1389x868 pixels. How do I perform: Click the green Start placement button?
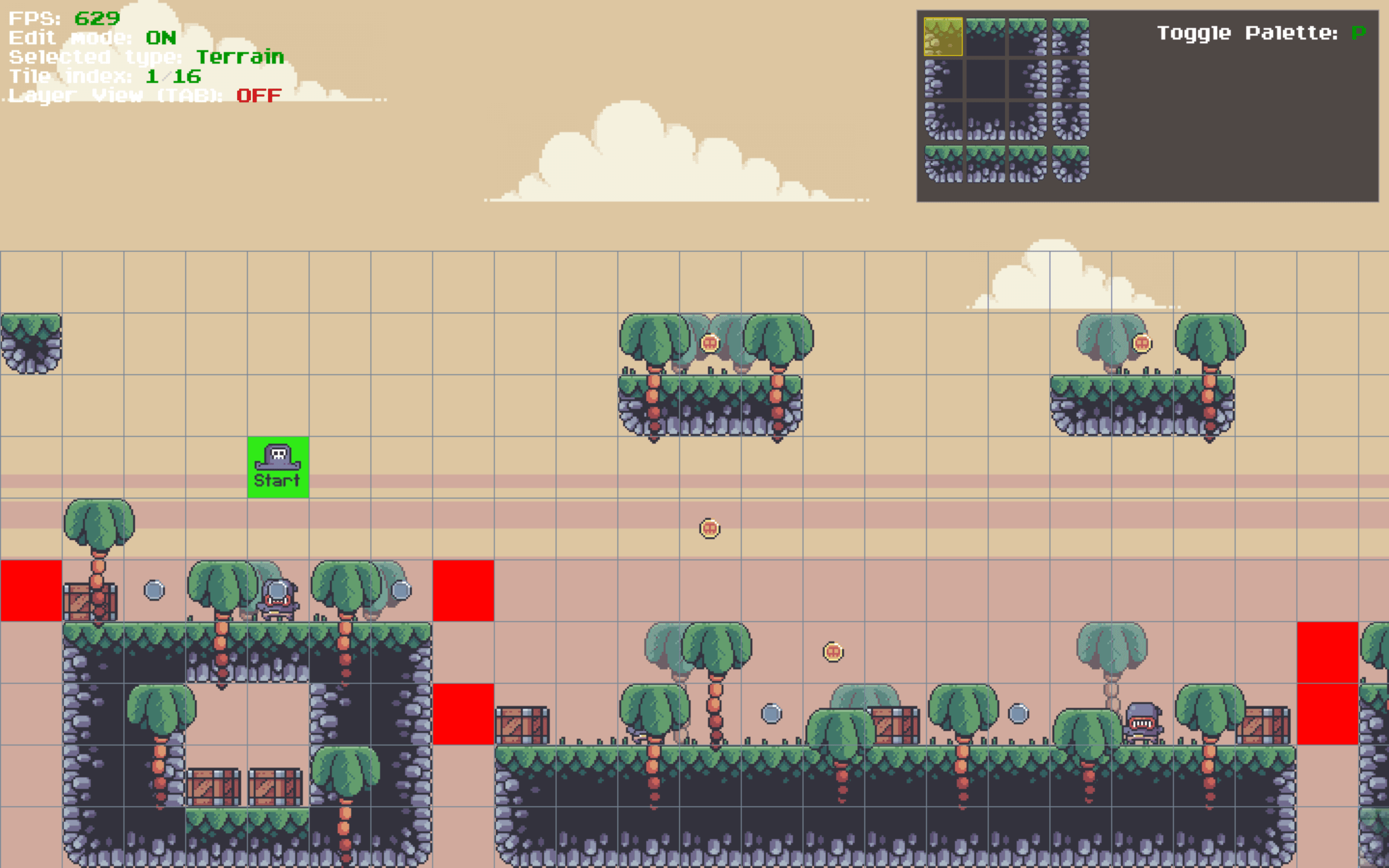(277, 466)
